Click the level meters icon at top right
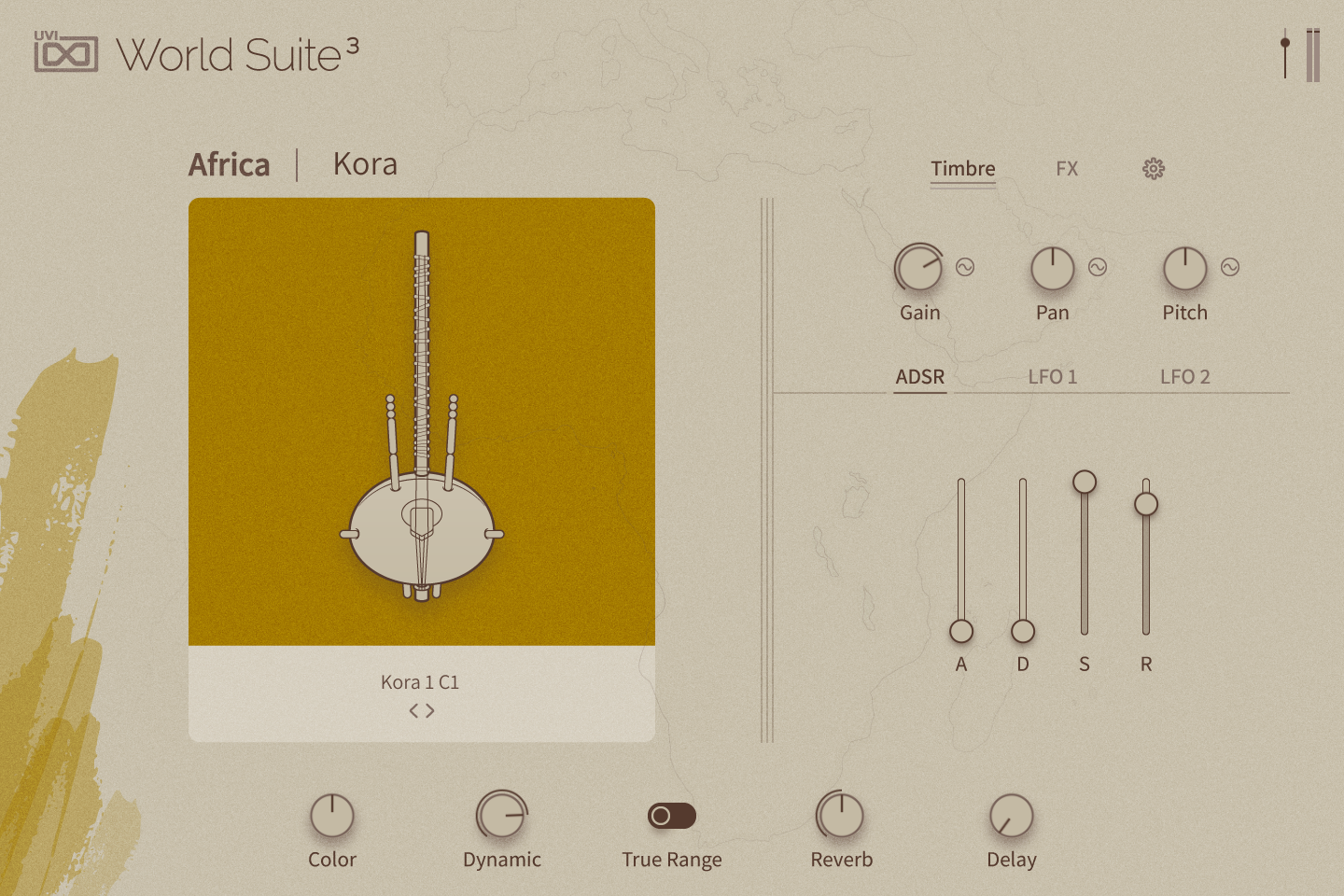Screen dimensions: 1344x896 click(1315, 56)
